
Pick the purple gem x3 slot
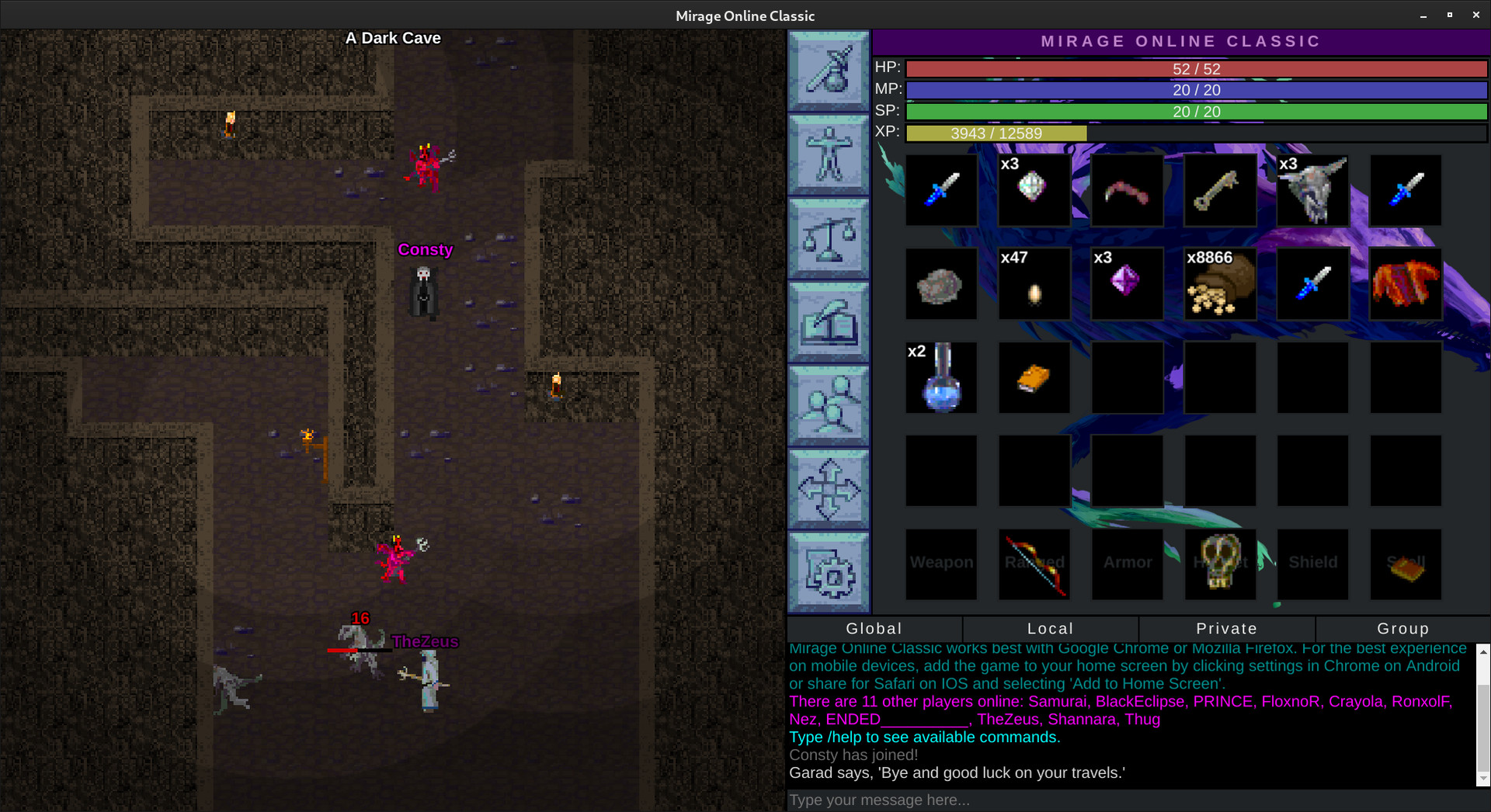tap(1127, 284)
